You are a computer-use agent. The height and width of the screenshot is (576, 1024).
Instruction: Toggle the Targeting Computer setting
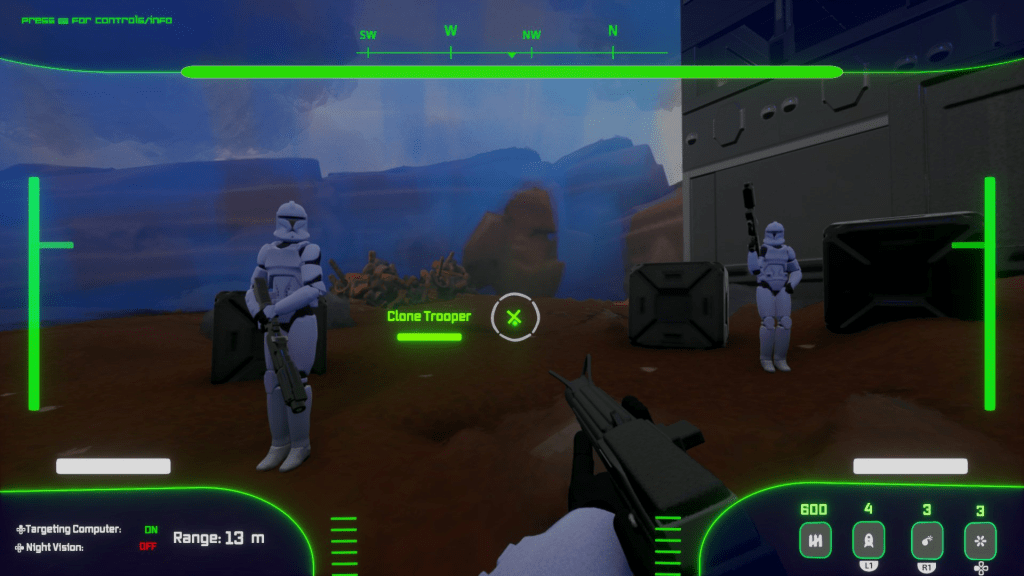(151, 529)
